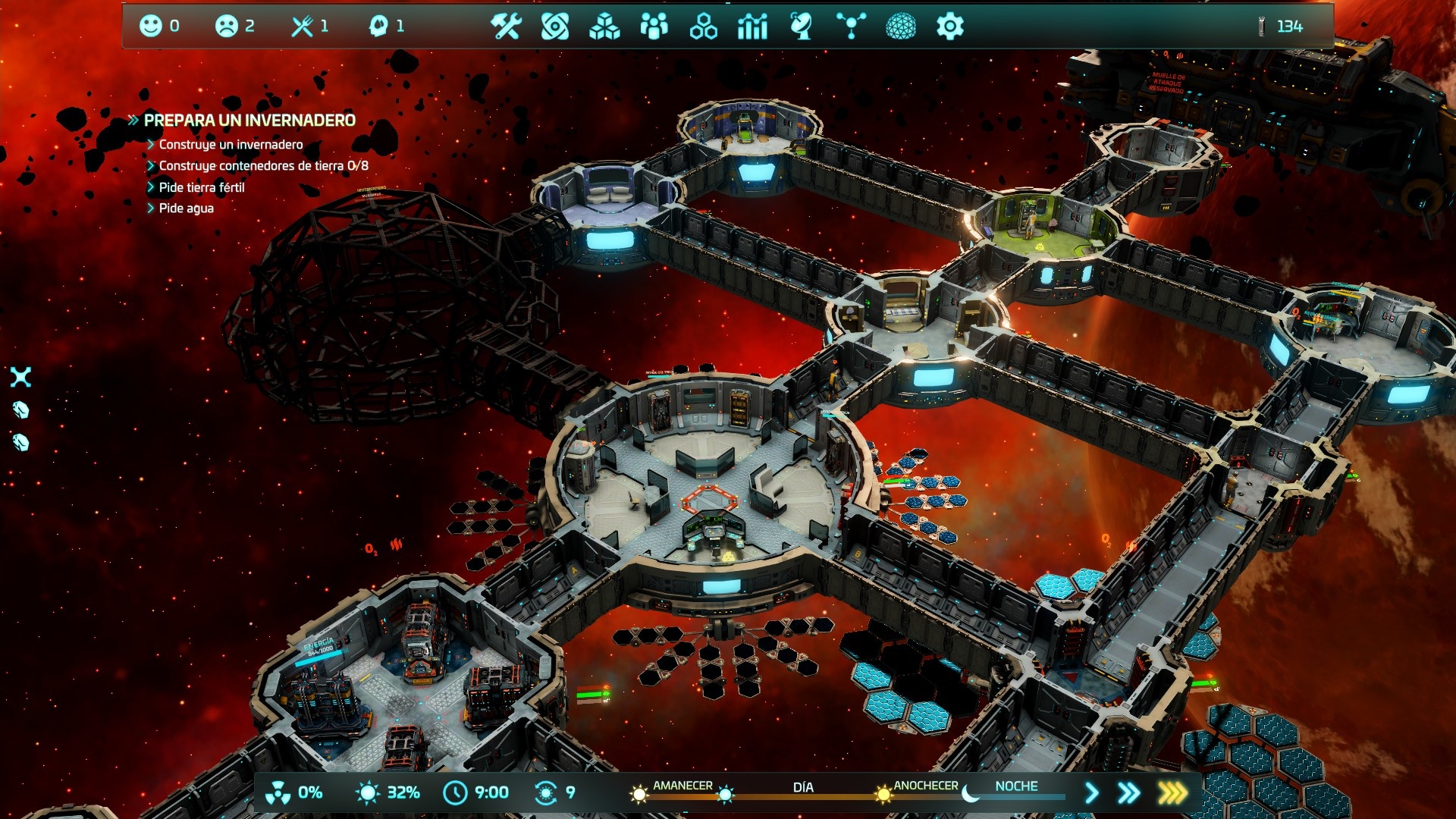Select the first asteroid icon in the sidebar

pyautogui.click(x=20, y=410)
